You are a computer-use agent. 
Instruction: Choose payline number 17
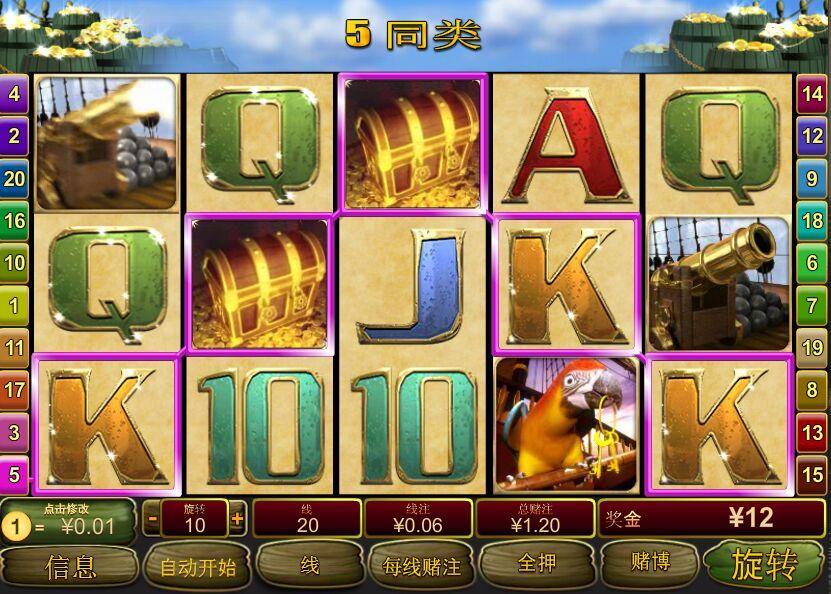14,390
